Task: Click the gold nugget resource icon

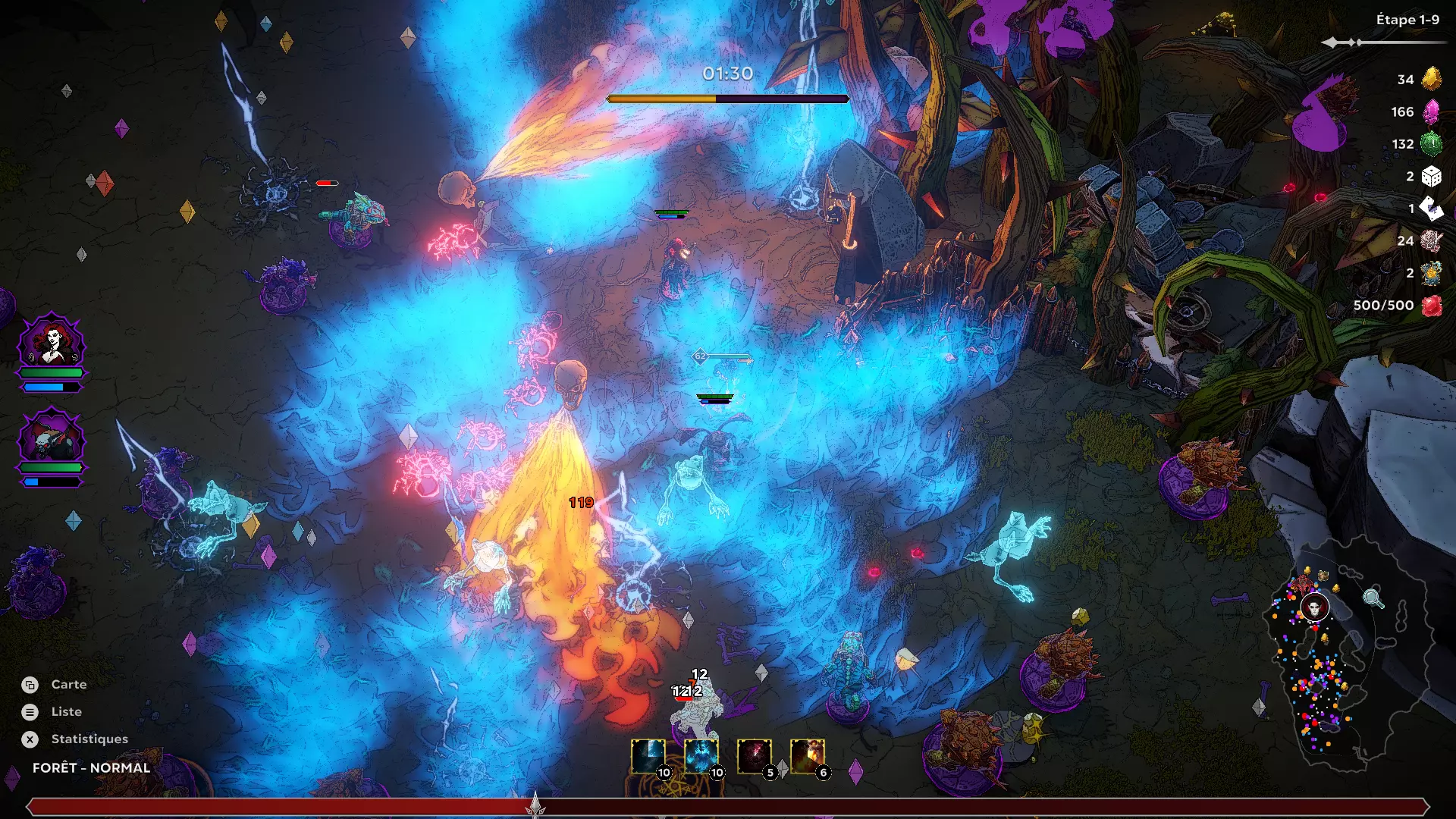Action: click(x=1431, y=79)
